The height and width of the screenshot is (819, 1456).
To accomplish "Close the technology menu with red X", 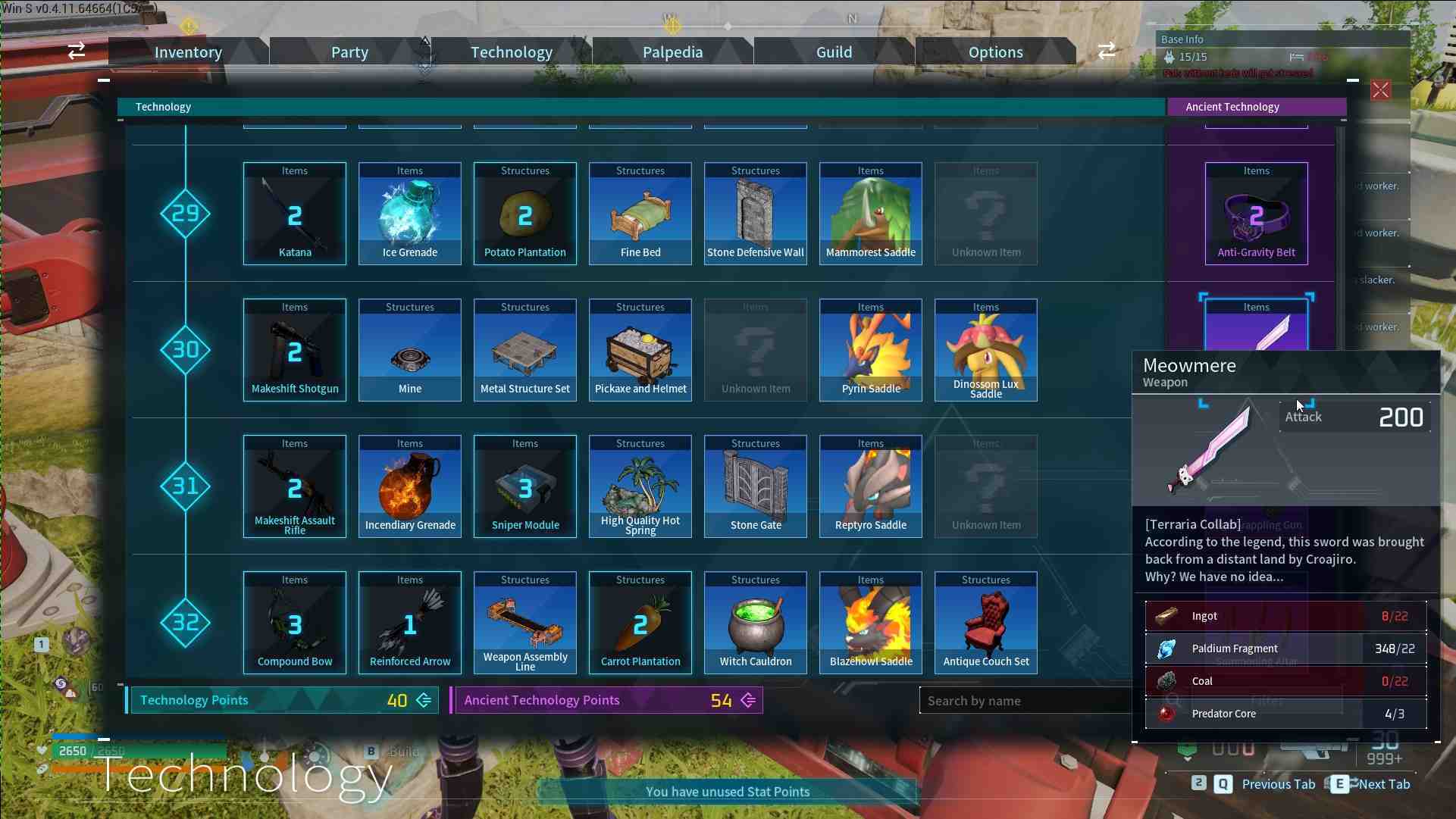I will [1380, 91].
